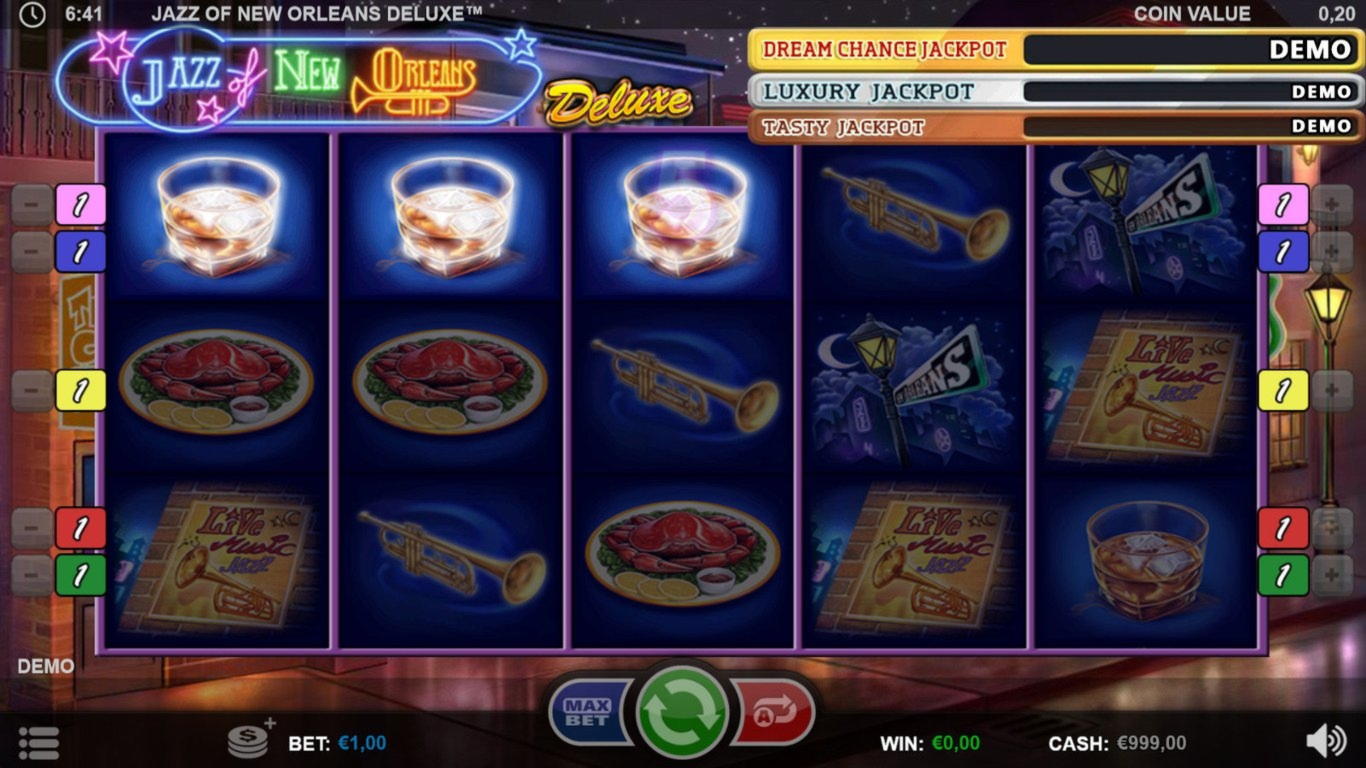
Task: Open the game menu with the hamburger icon
Action: (x=38, y=742)
